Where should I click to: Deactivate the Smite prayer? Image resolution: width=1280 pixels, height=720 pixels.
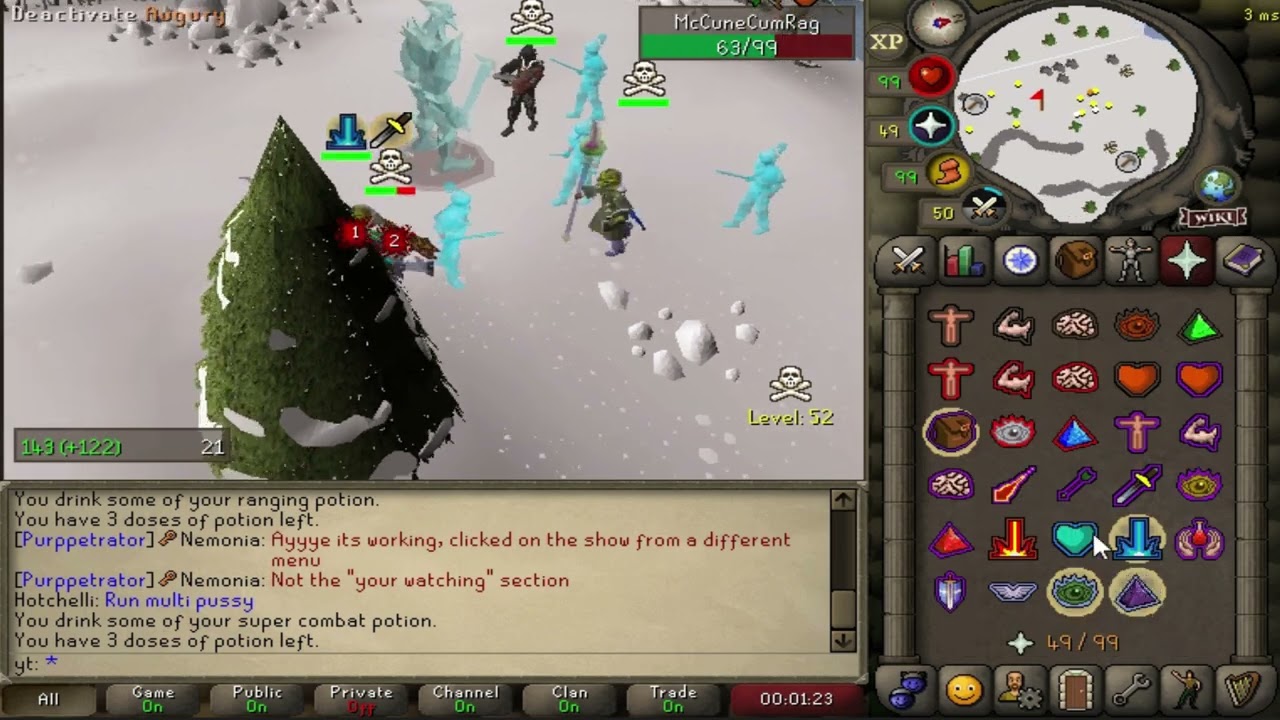pos(1137,541)
